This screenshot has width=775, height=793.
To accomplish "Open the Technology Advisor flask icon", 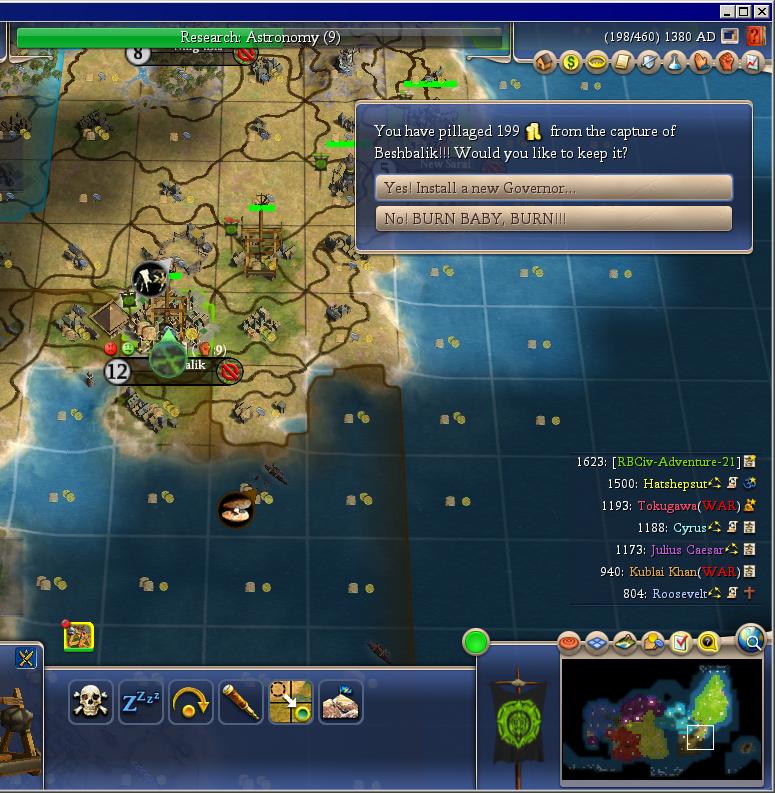I will (674, 62).
